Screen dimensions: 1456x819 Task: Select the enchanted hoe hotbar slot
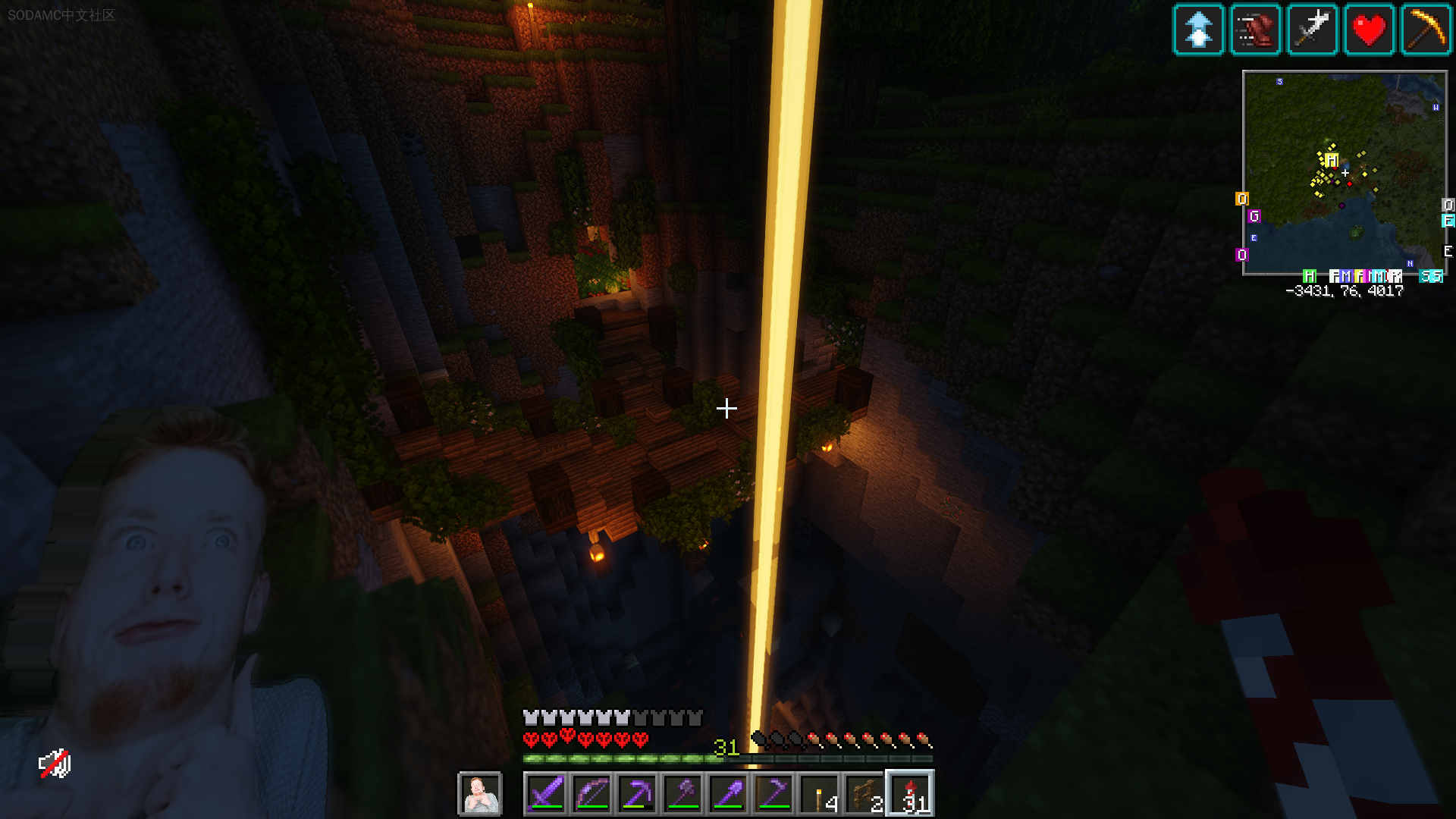coord(773,794)
